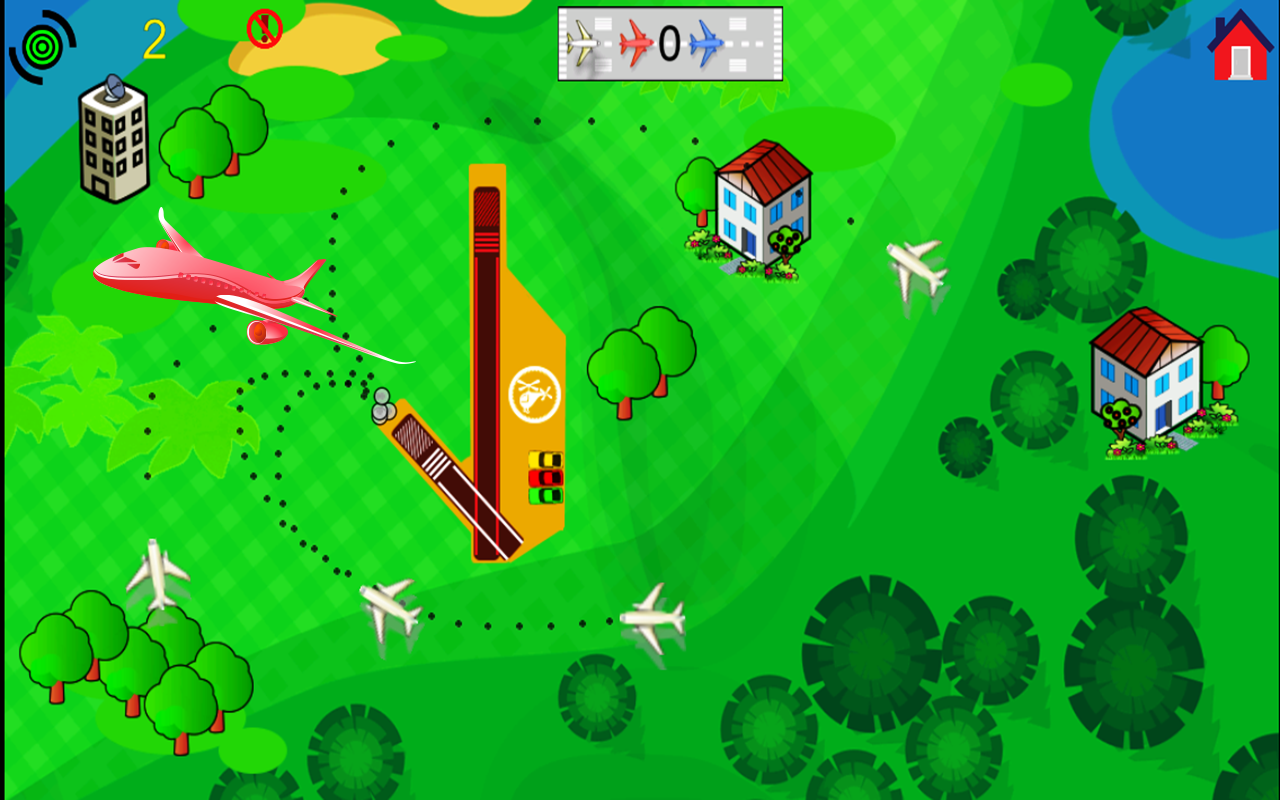Toggle the red car signal
The image size is (1280, 800).
pos(545,478)
